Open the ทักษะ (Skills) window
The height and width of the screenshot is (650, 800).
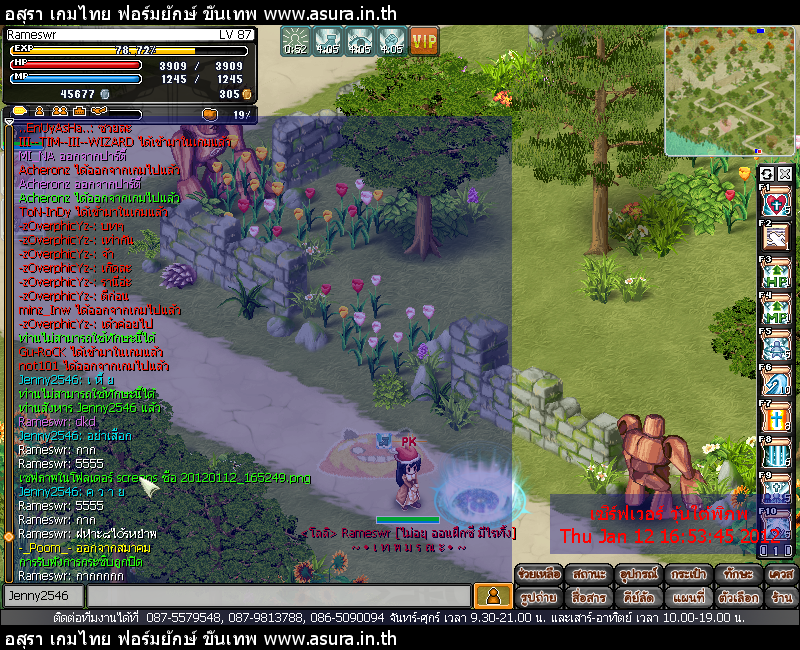[x=736, y=575]
